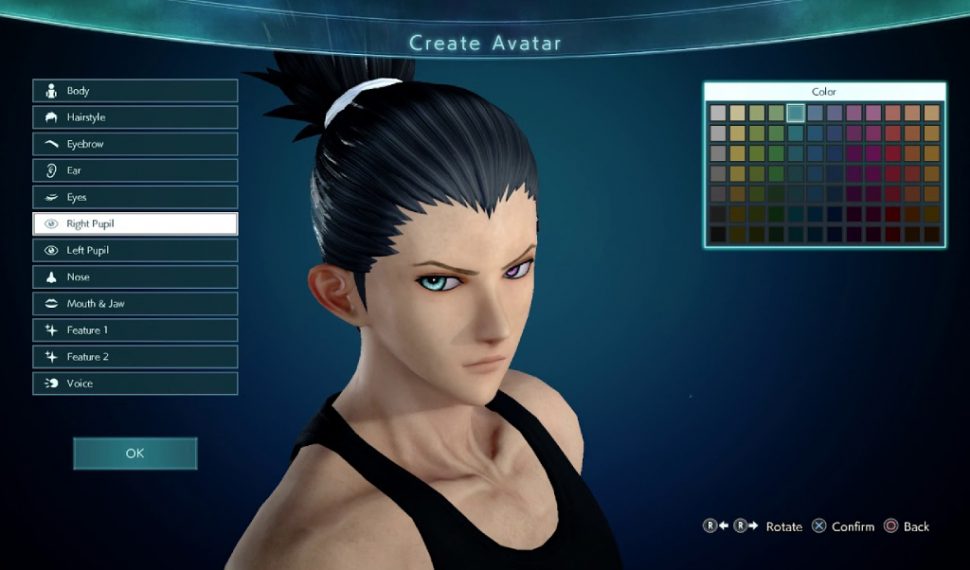970x570 pixels.
Task: Pick the highlighted teal color swatch
Action: [x=796, y=113]
